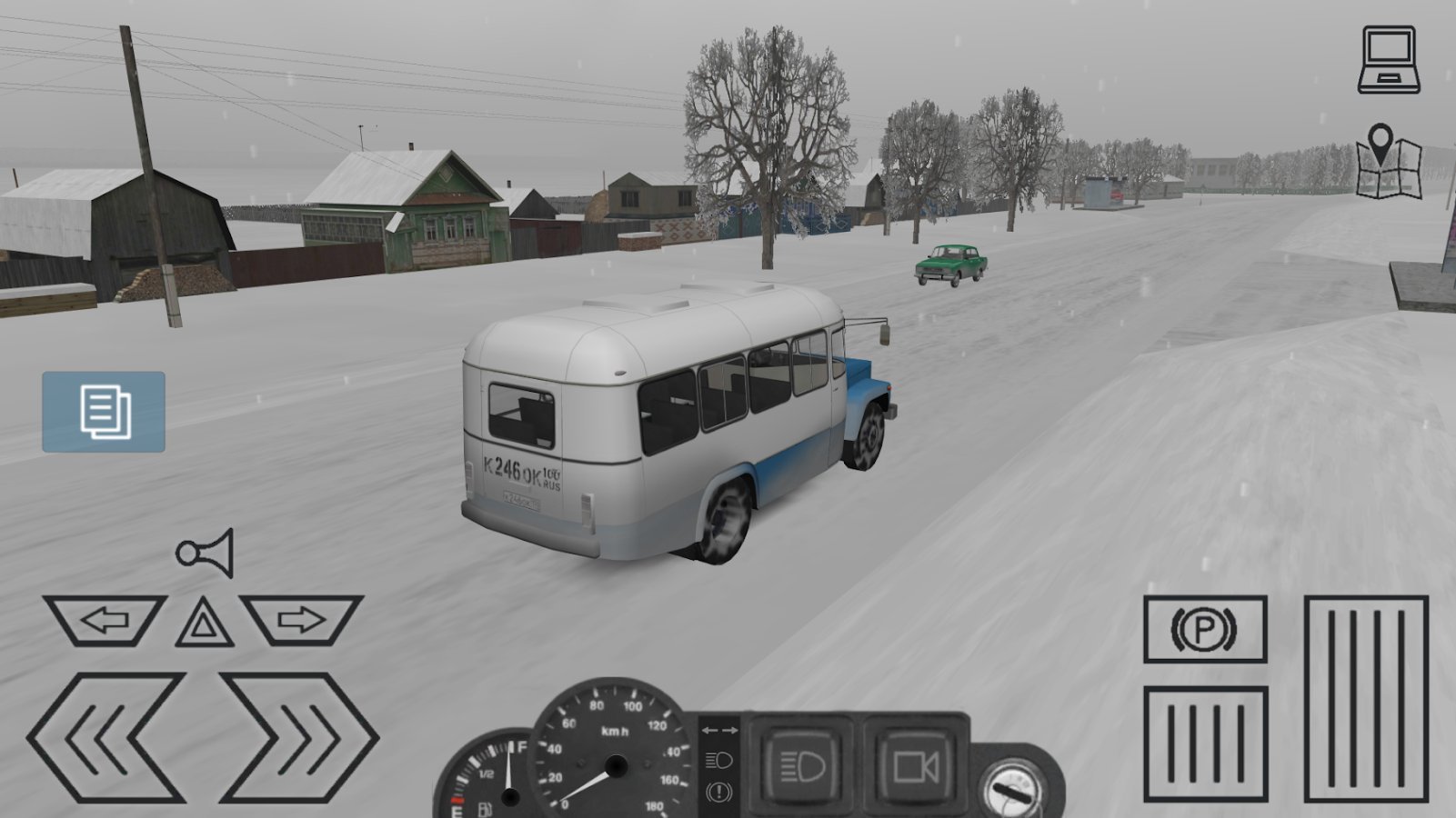Activate the right turn signal
This screenshot has height=818, width=1456.
click(x=302, y=621)
